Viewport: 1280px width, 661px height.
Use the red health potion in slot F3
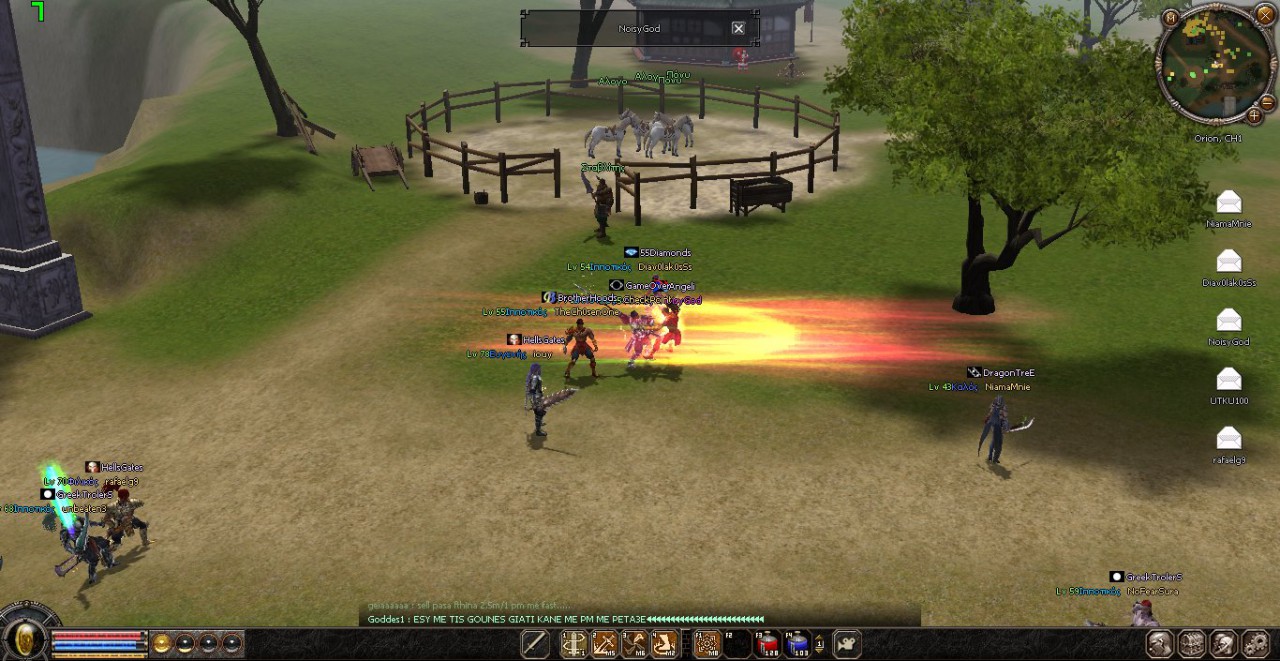(x=767, y=645)
